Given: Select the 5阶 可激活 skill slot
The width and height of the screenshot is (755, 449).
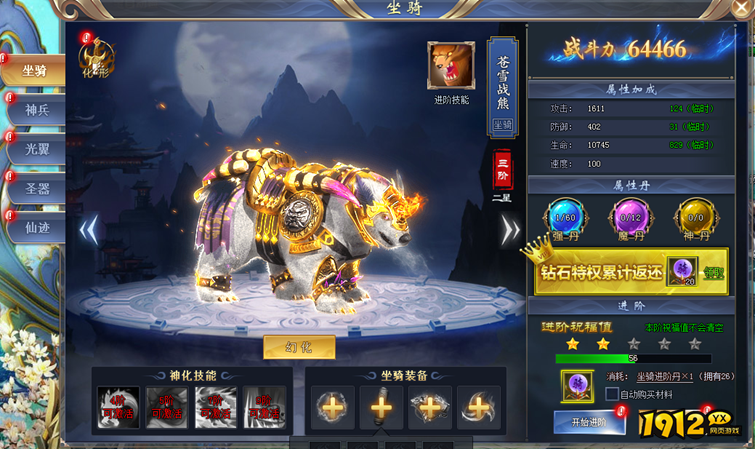Looking at the screenshot, I should coord(166,406).
